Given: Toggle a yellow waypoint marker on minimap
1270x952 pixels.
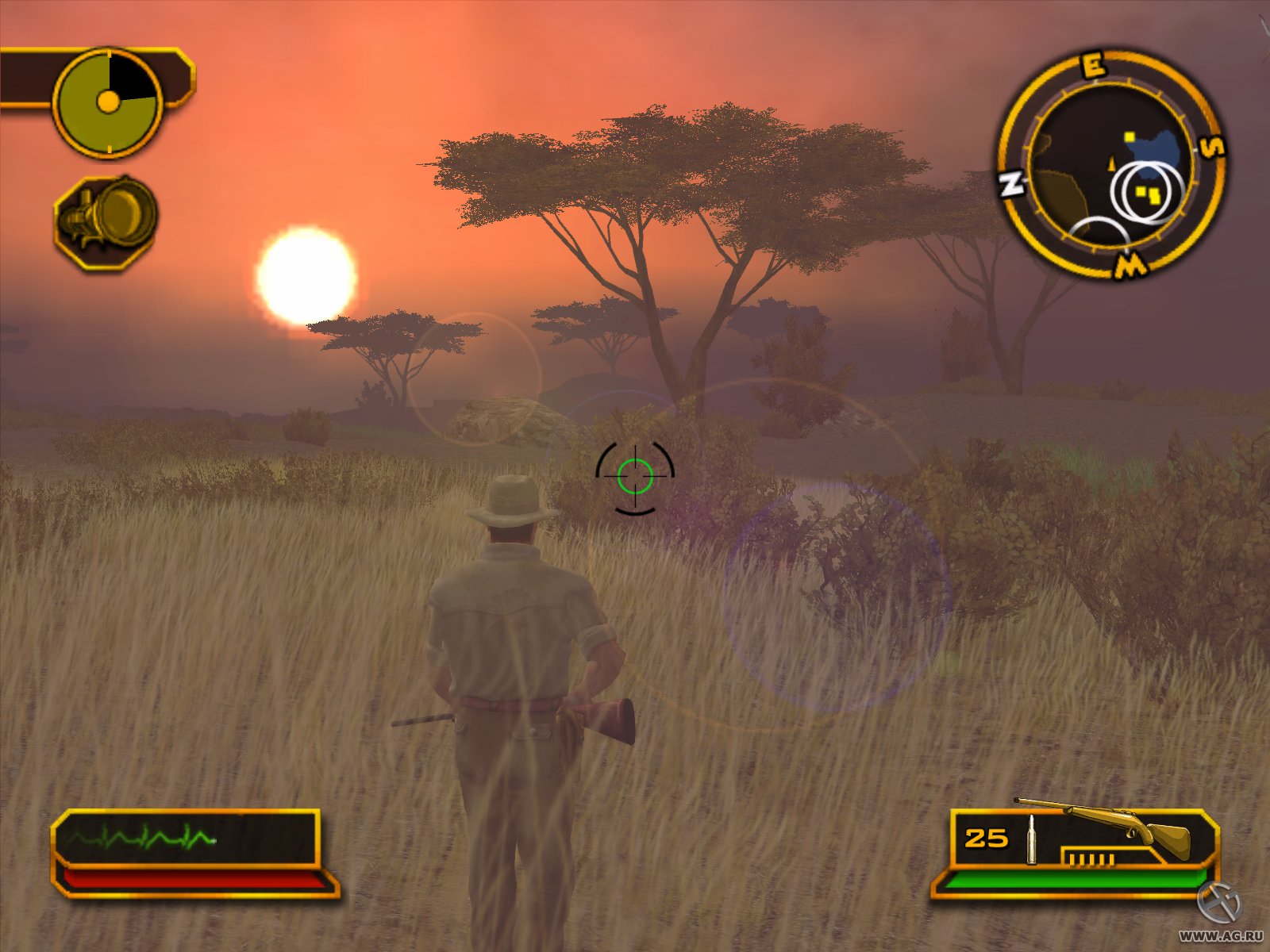Looking at the screenshot, I should [x=1130, y=135].
